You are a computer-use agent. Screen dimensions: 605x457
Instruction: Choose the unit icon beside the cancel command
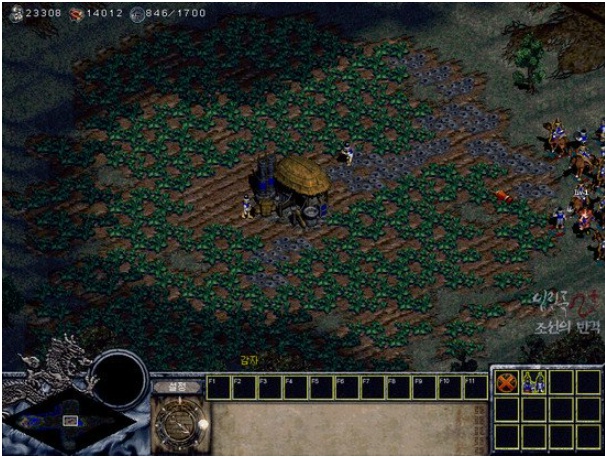(x=533, y=382)
